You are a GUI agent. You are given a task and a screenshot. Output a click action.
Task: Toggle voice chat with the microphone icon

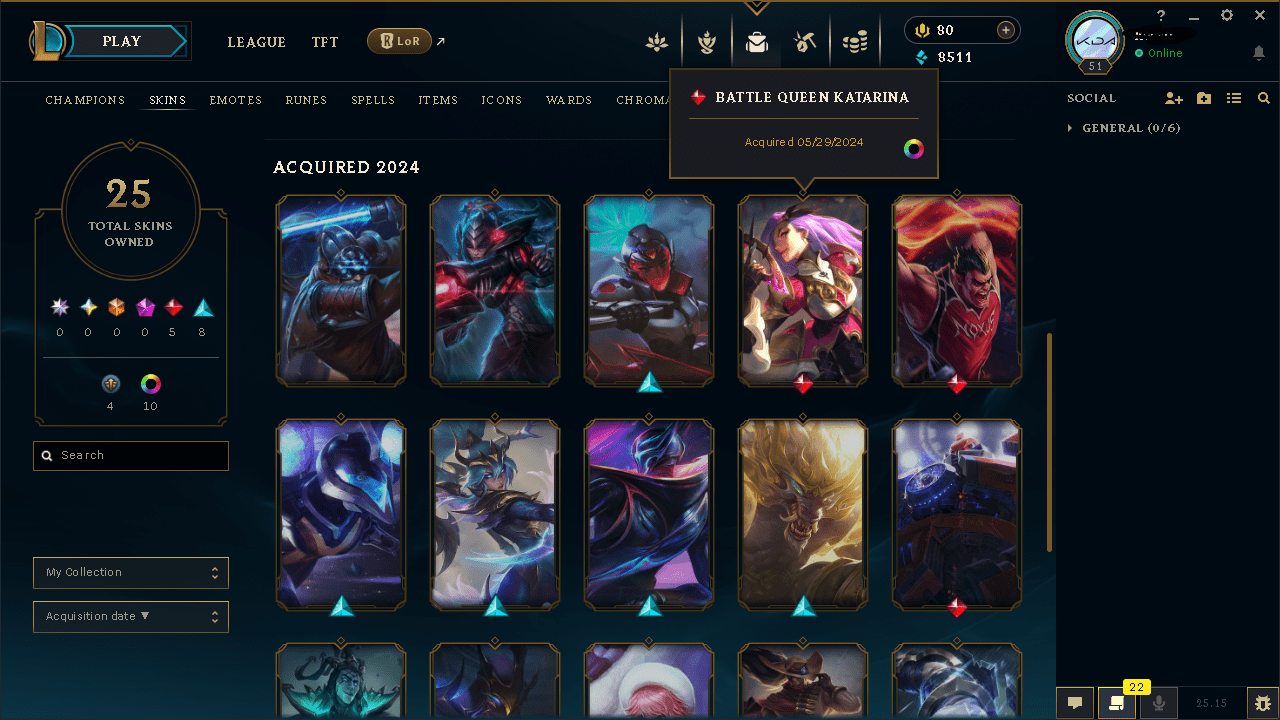tap(1158, 702)
